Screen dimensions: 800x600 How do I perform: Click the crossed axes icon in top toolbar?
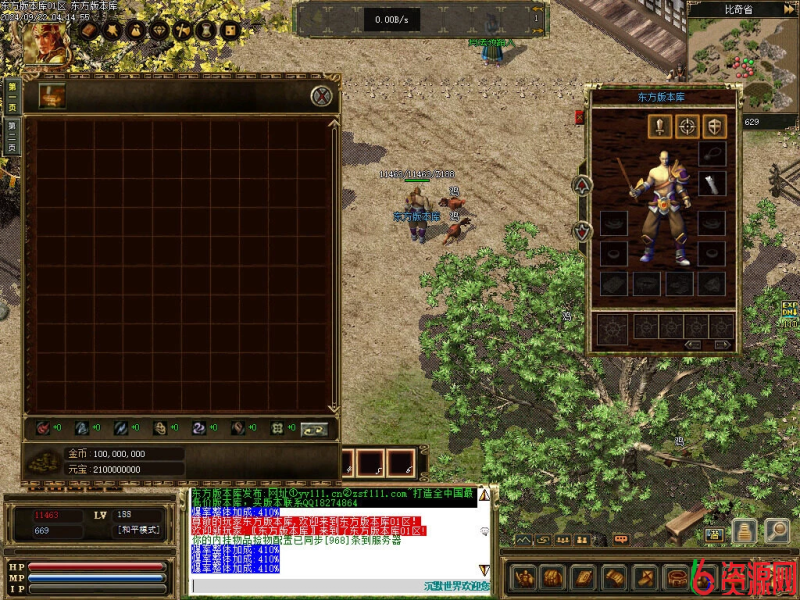click(x=182, y=31)
